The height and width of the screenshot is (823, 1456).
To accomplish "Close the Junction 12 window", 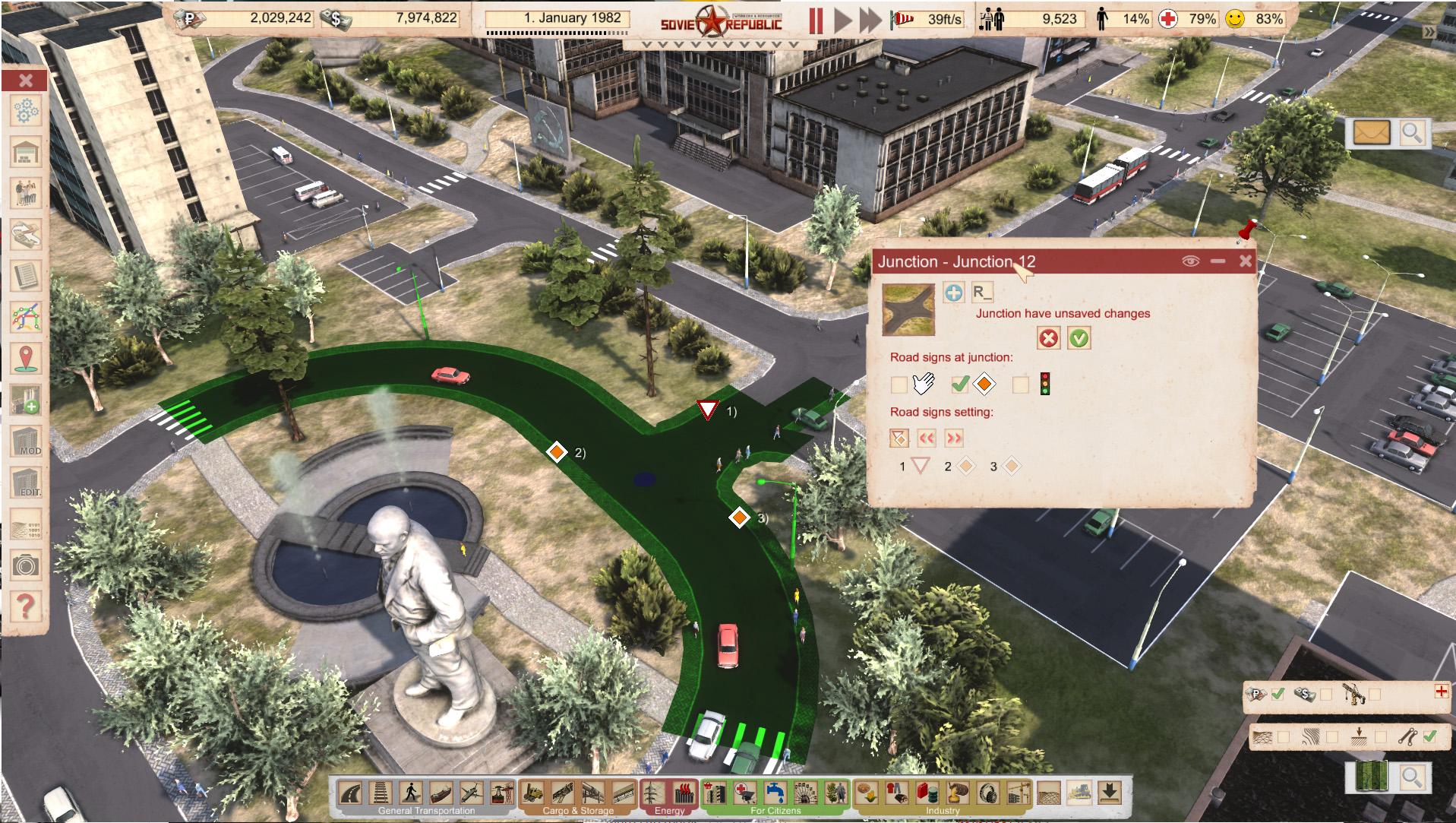I will point(1245,261).
